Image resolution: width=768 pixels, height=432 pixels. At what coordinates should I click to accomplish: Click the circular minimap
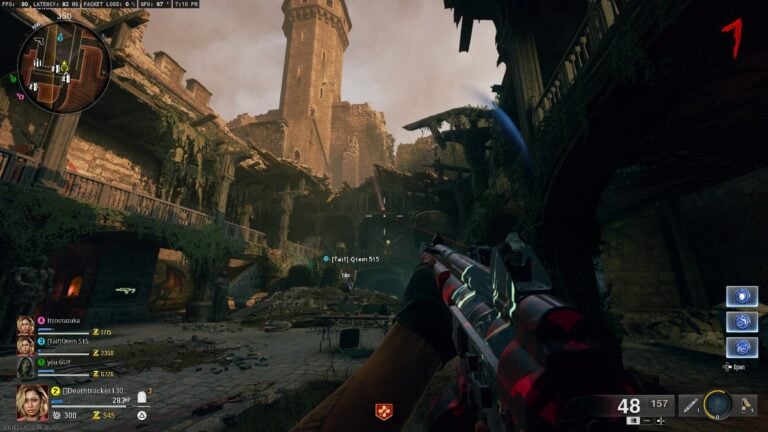pyautogui.click(x=64, y=65)
